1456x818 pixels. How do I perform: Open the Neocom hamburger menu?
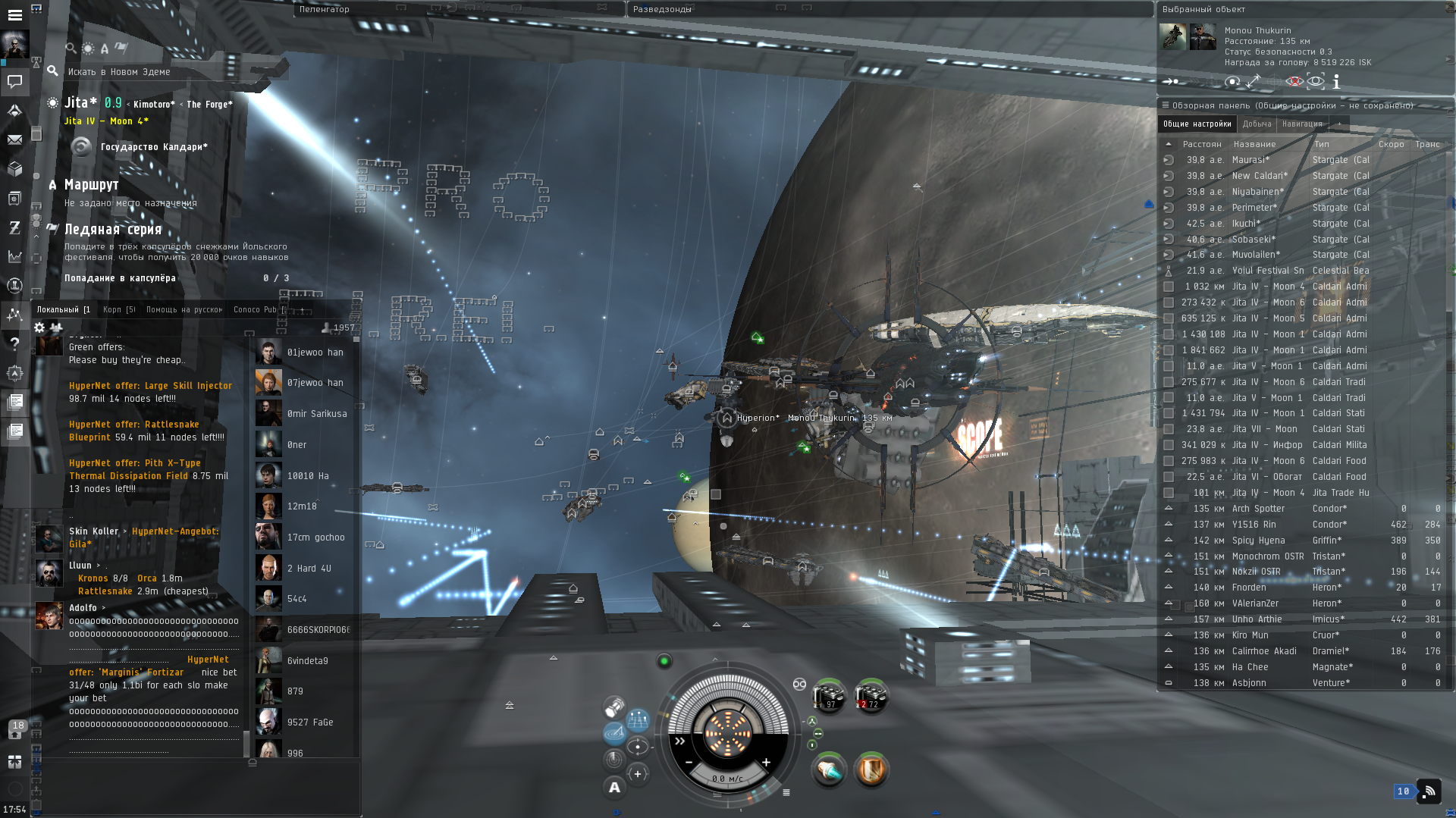click(14, 14)
